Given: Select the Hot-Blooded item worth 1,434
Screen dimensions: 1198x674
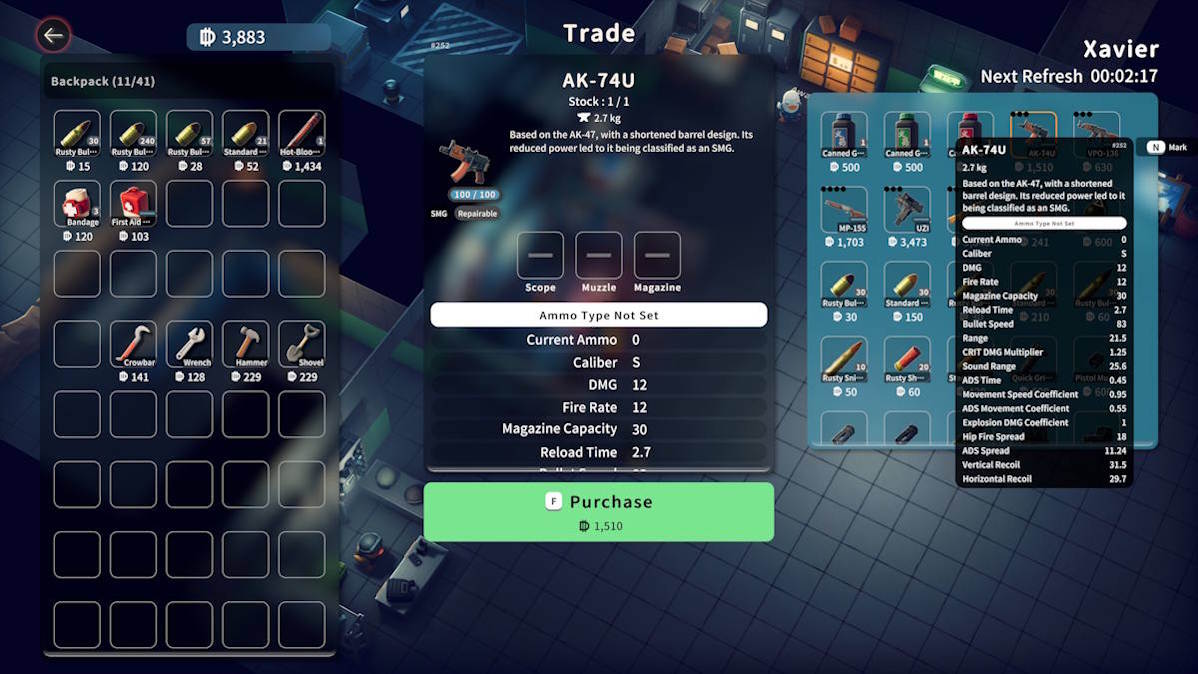Looking at the screenshot, I should click(x=301, y=134).
